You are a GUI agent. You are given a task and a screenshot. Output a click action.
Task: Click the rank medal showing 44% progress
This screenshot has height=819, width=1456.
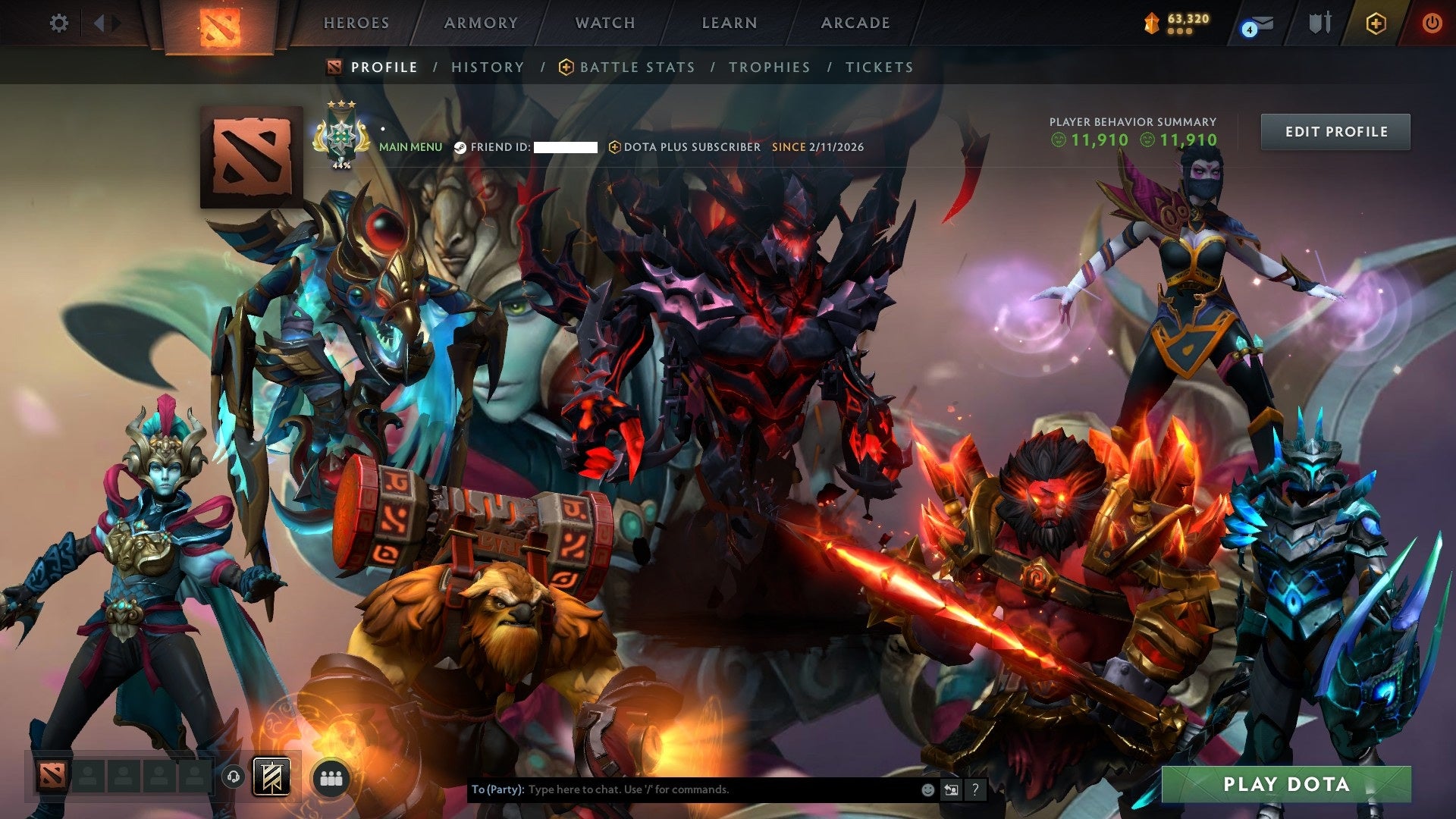pos(343,136)
